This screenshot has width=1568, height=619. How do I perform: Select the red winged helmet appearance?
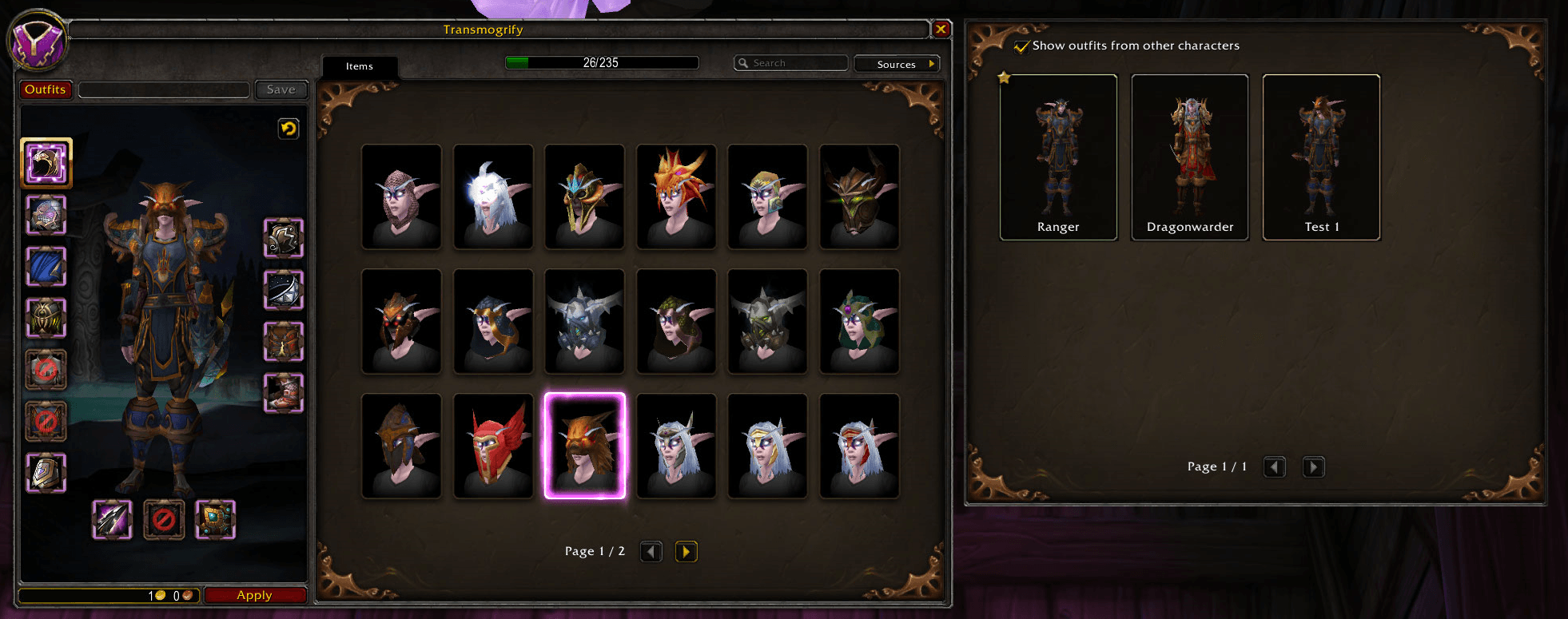tap(493, 446)
